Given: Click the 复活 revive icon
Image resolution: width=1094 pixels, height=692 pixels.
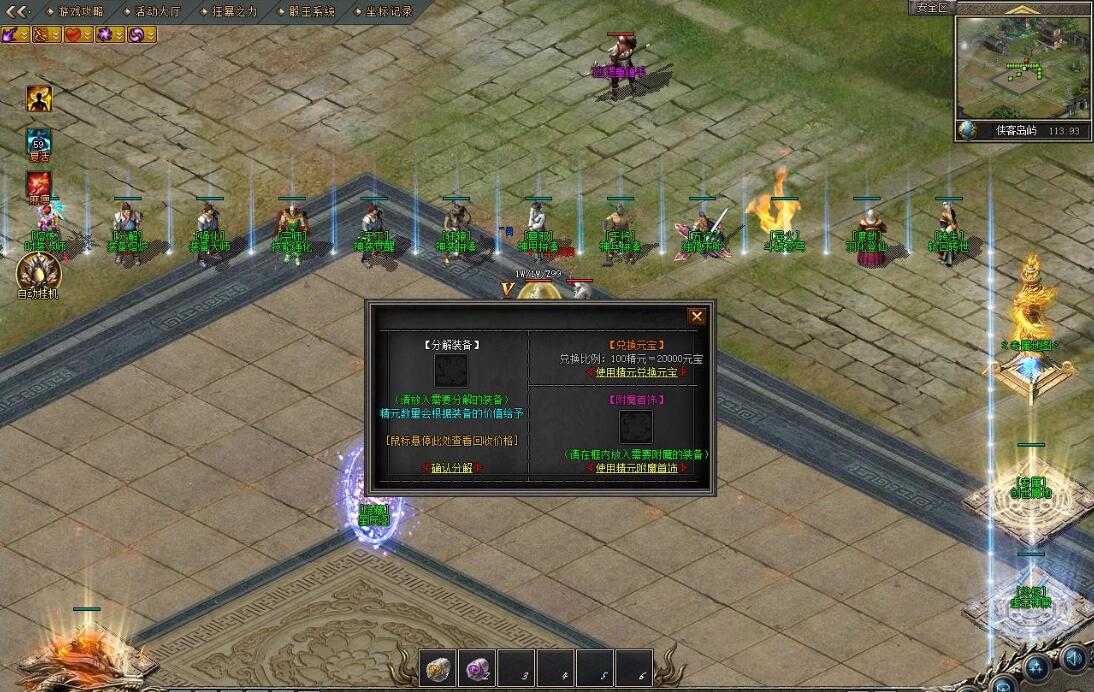Looking at the screenshot, I should [x=39, y=142].
